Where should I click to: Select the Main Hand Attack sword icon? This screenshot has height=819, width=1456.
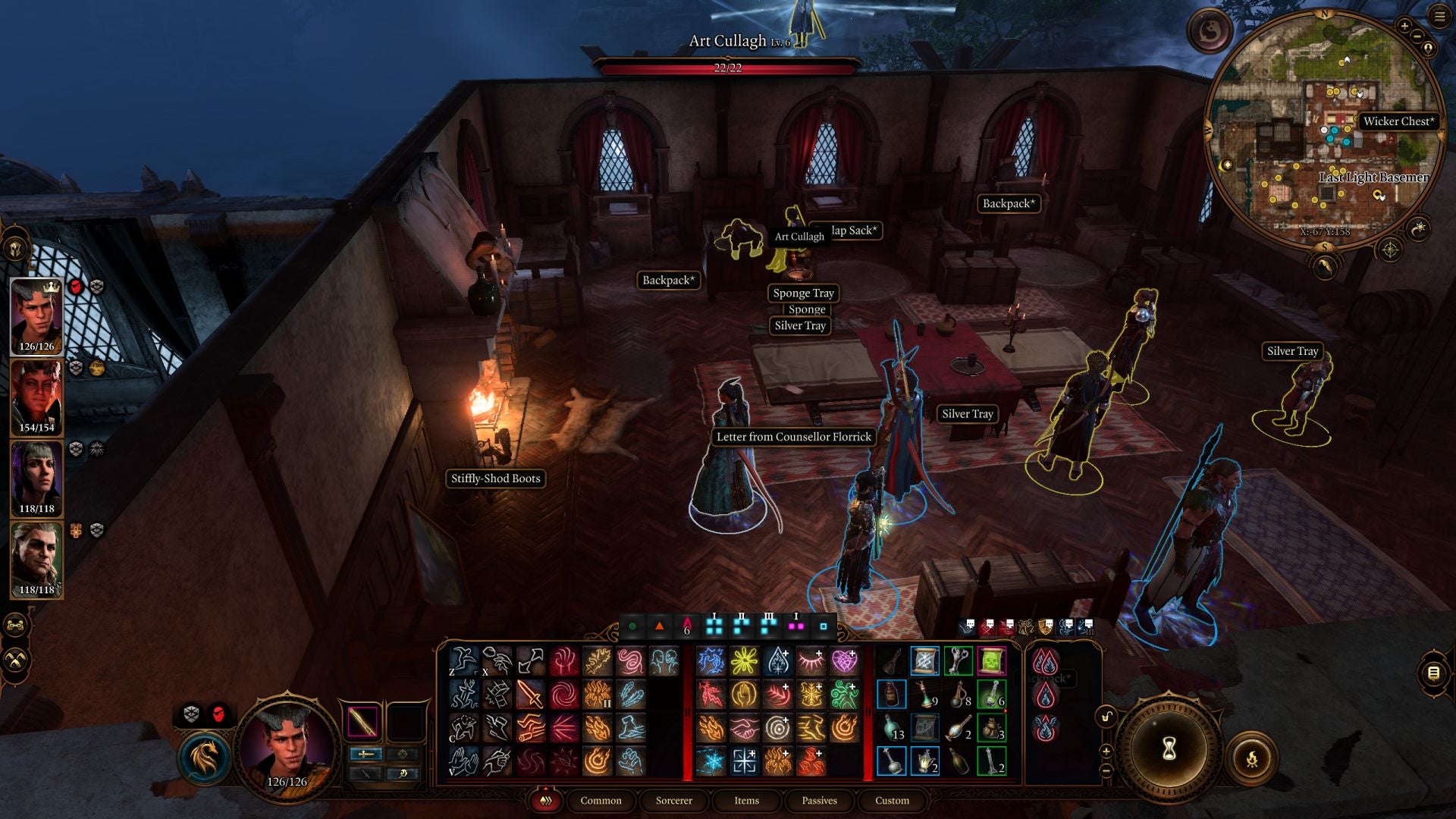(529, 695)
